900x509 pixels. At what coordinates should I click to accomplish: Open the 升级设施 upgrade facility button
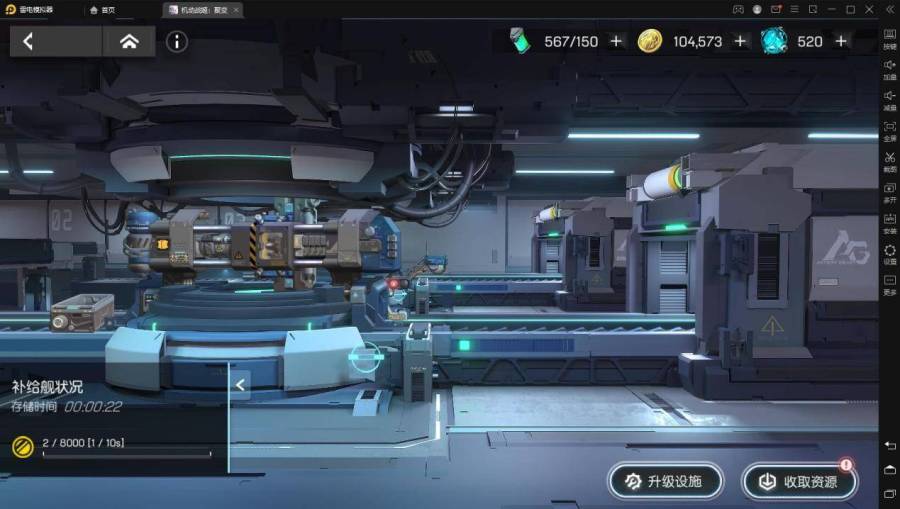(665, 481)
